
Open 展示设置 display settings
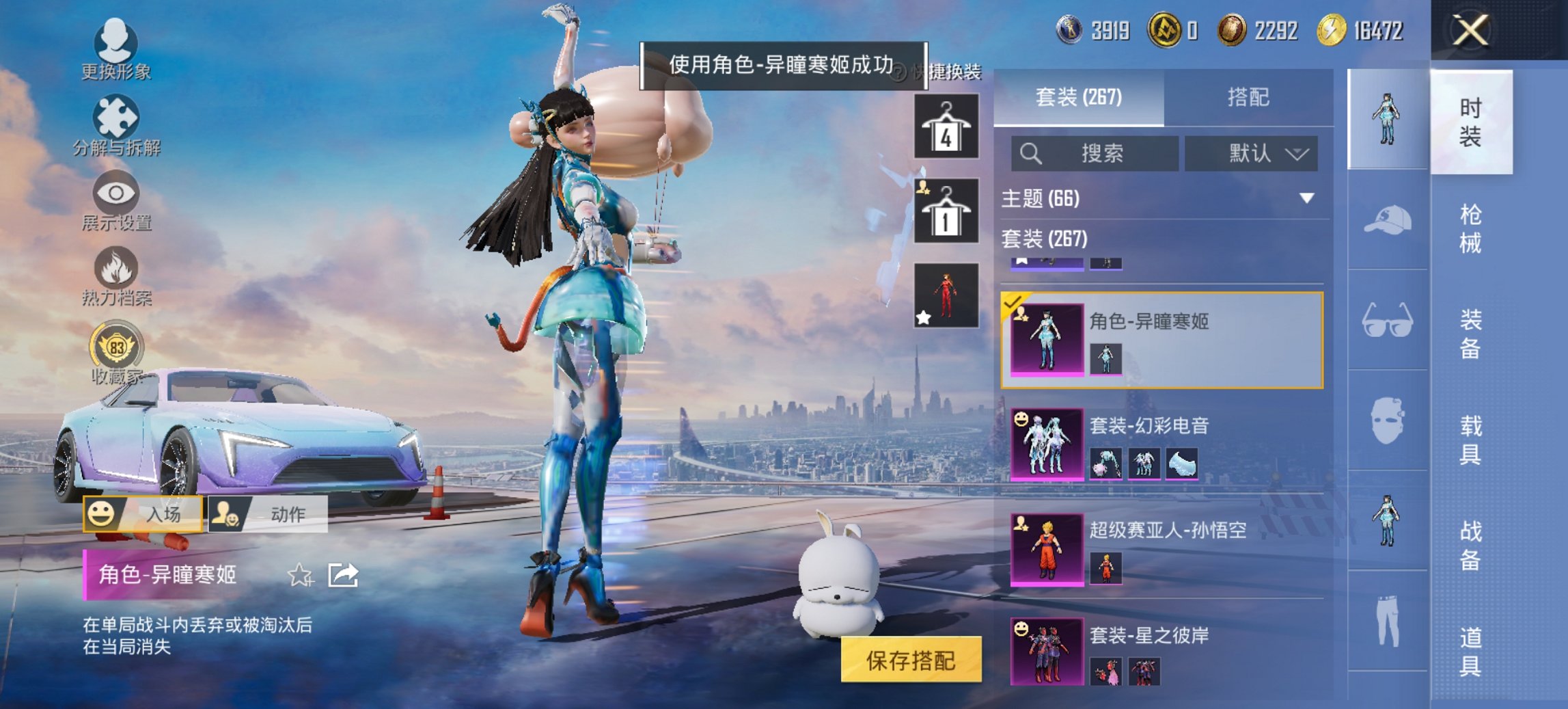[x=118, y=196]
